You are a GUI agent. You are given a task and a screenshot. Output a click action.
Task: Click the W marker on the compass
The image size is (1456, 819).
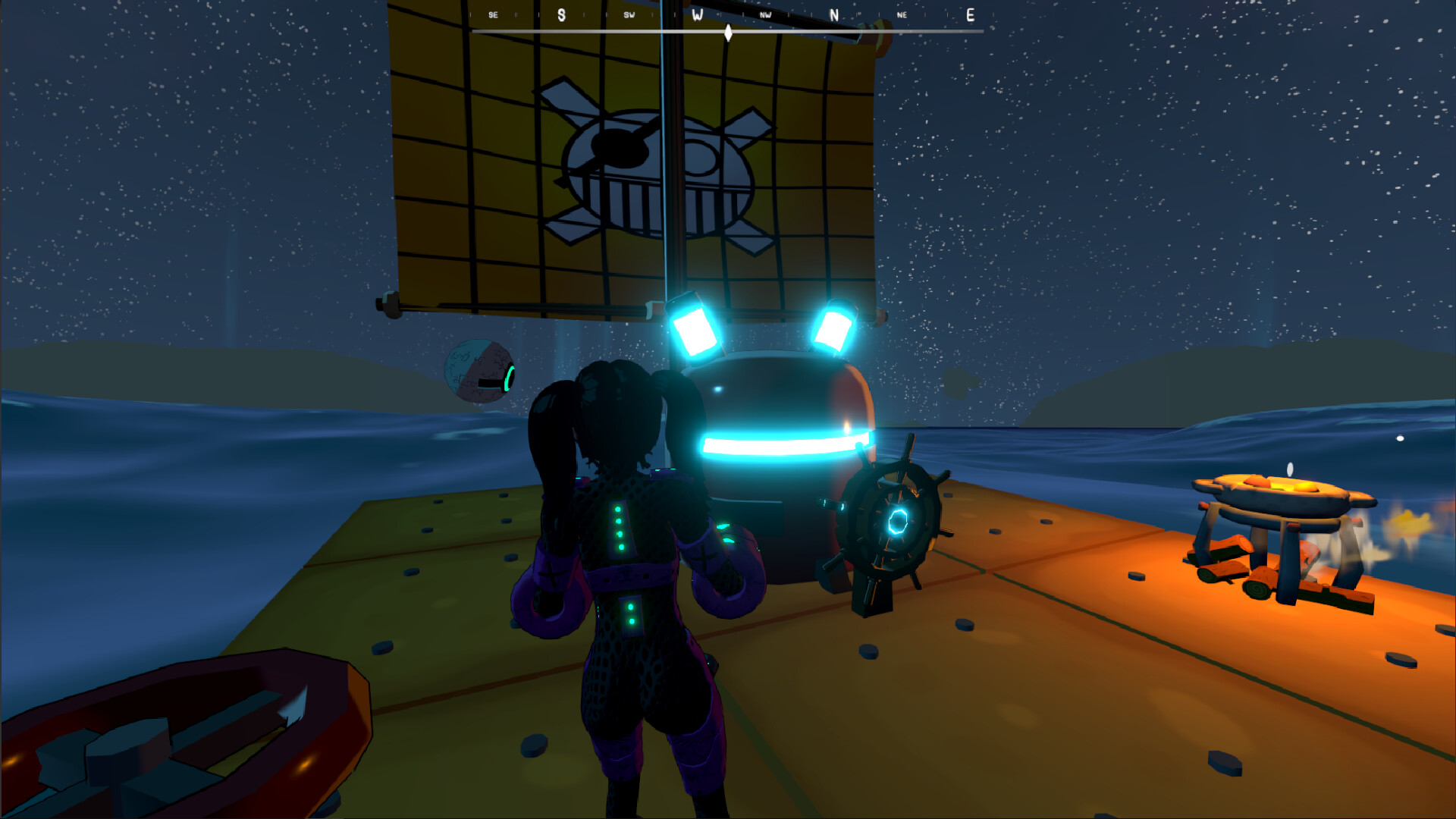click(x=698, y=14)
